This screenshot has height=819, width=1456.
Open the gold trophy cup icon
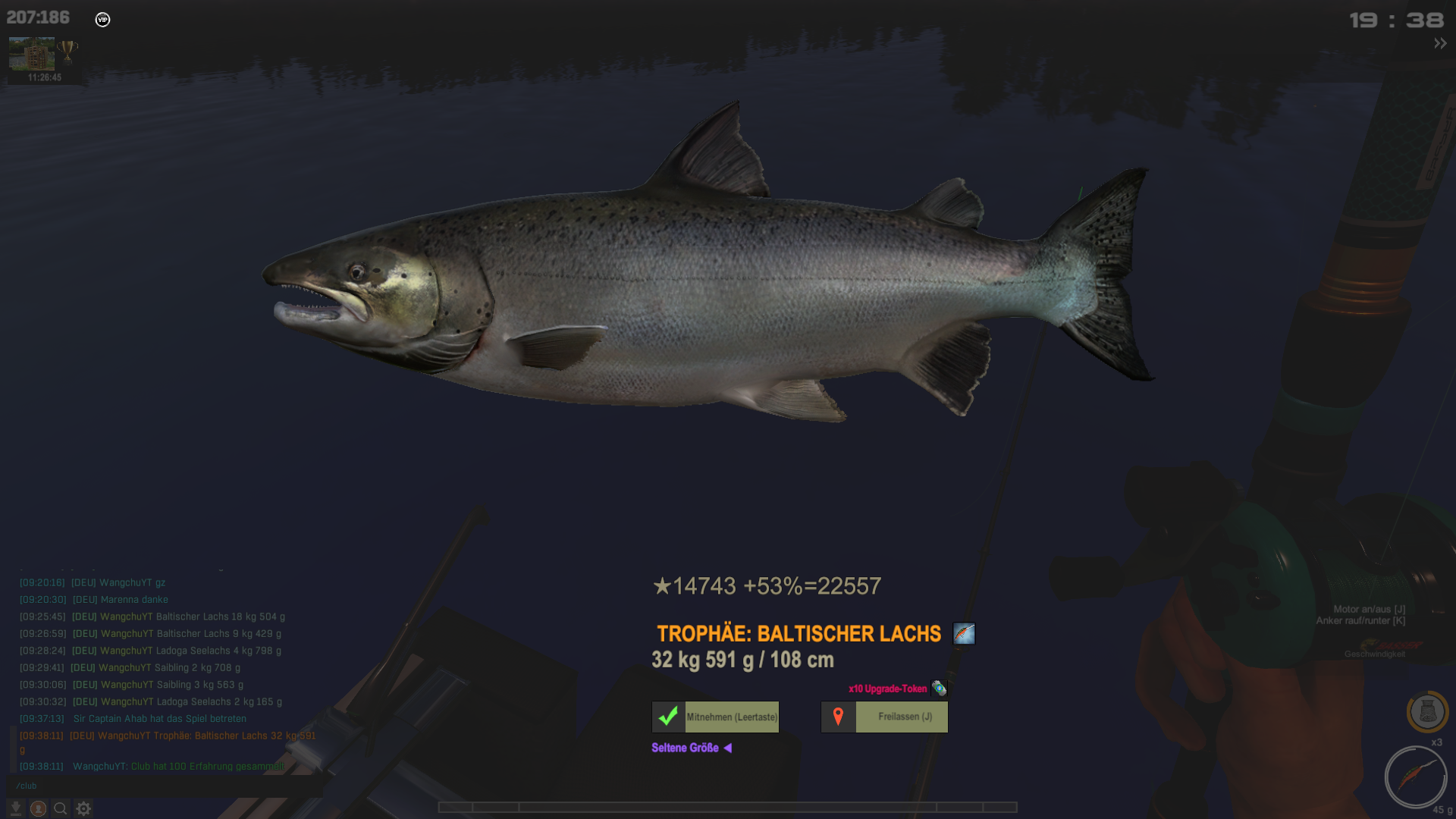click(67, 52)
